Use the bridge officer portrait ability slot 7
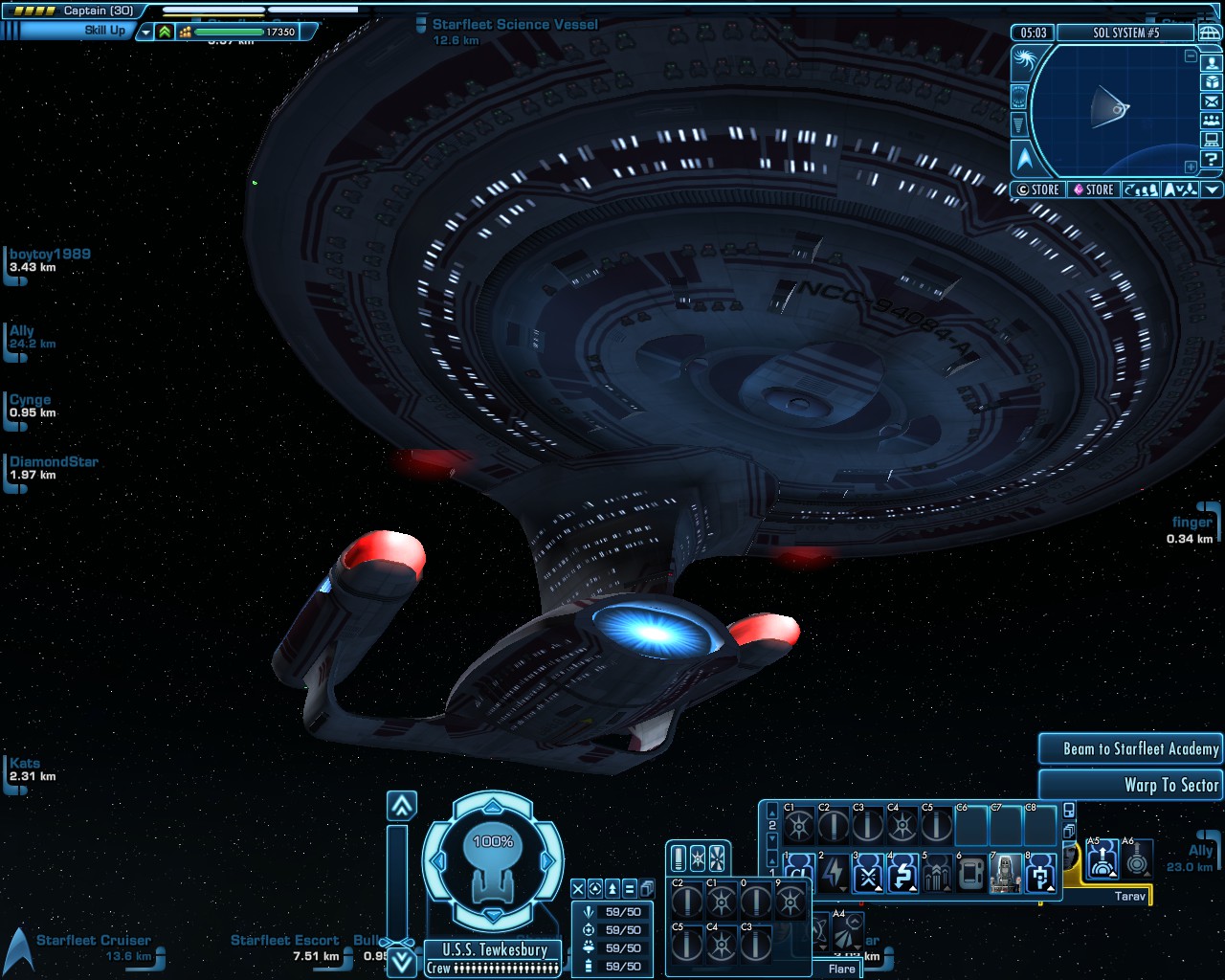 (x=1005, y=874)
